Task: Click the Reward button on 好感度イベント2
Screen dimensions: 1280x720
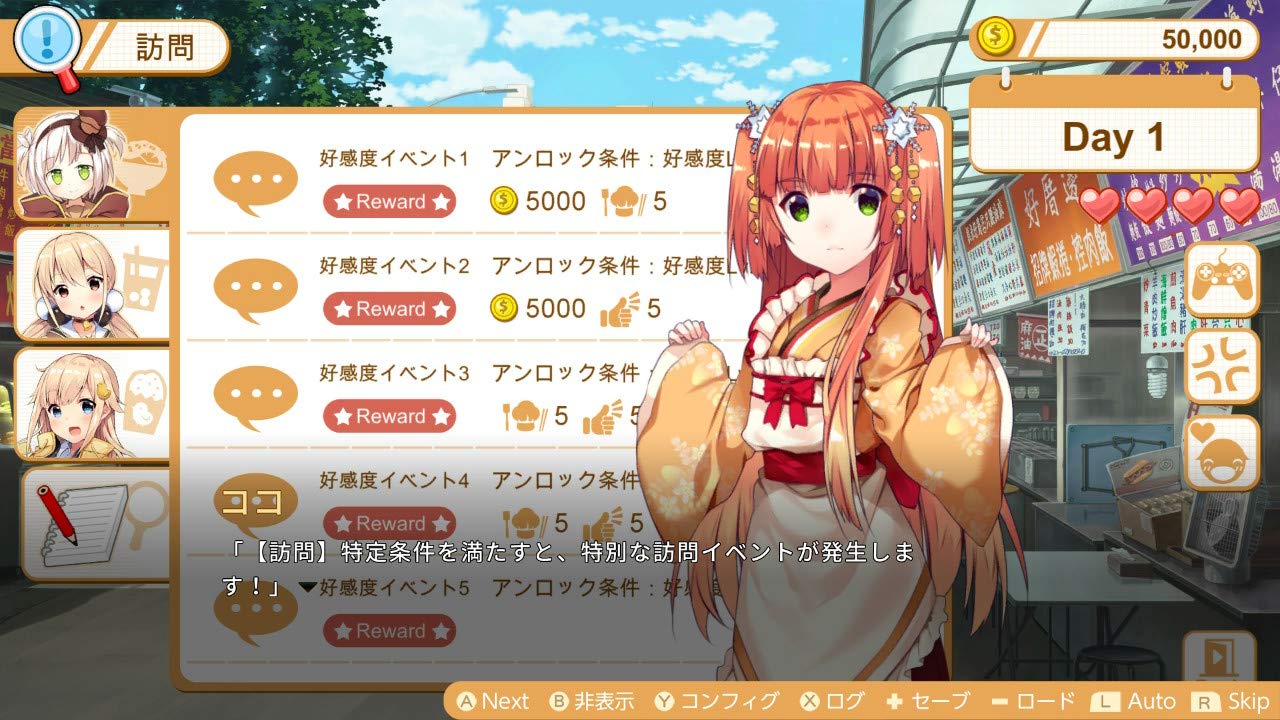Action: click(x=390, y=309)
